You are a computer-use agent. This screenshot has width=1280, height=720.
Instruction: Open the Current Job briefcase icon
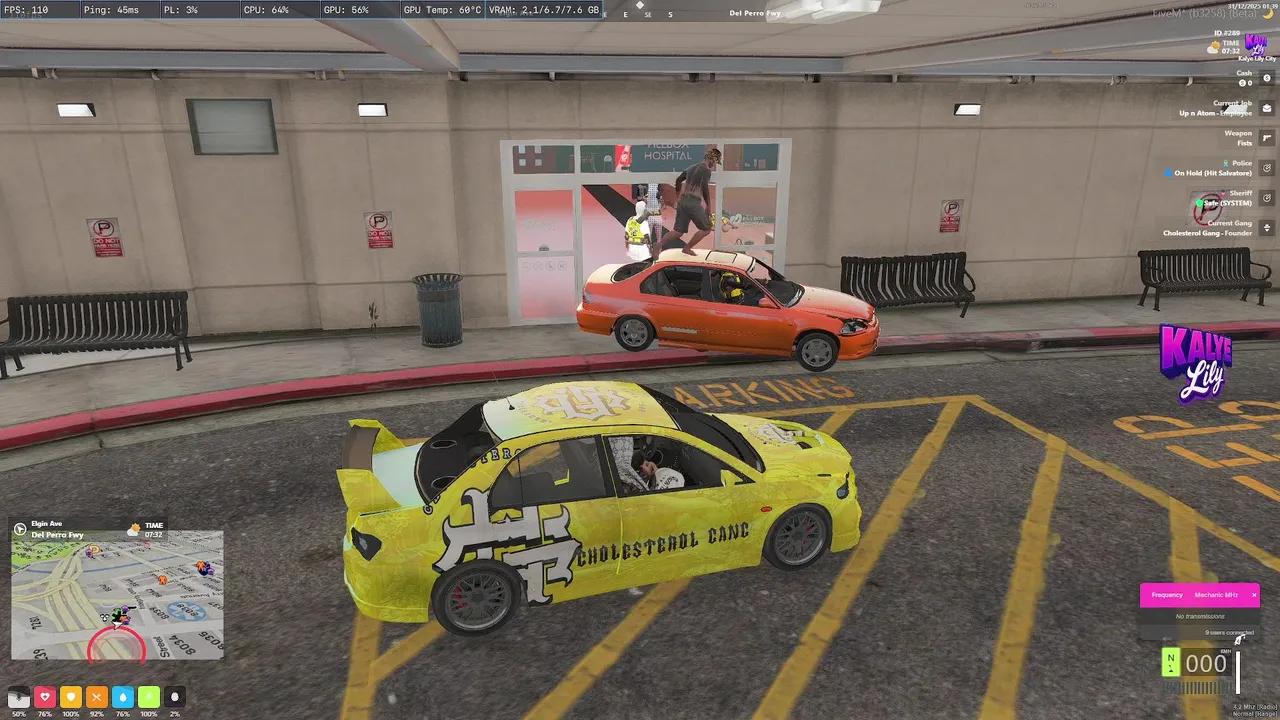pyautogui.click(x=1266, y=108)
